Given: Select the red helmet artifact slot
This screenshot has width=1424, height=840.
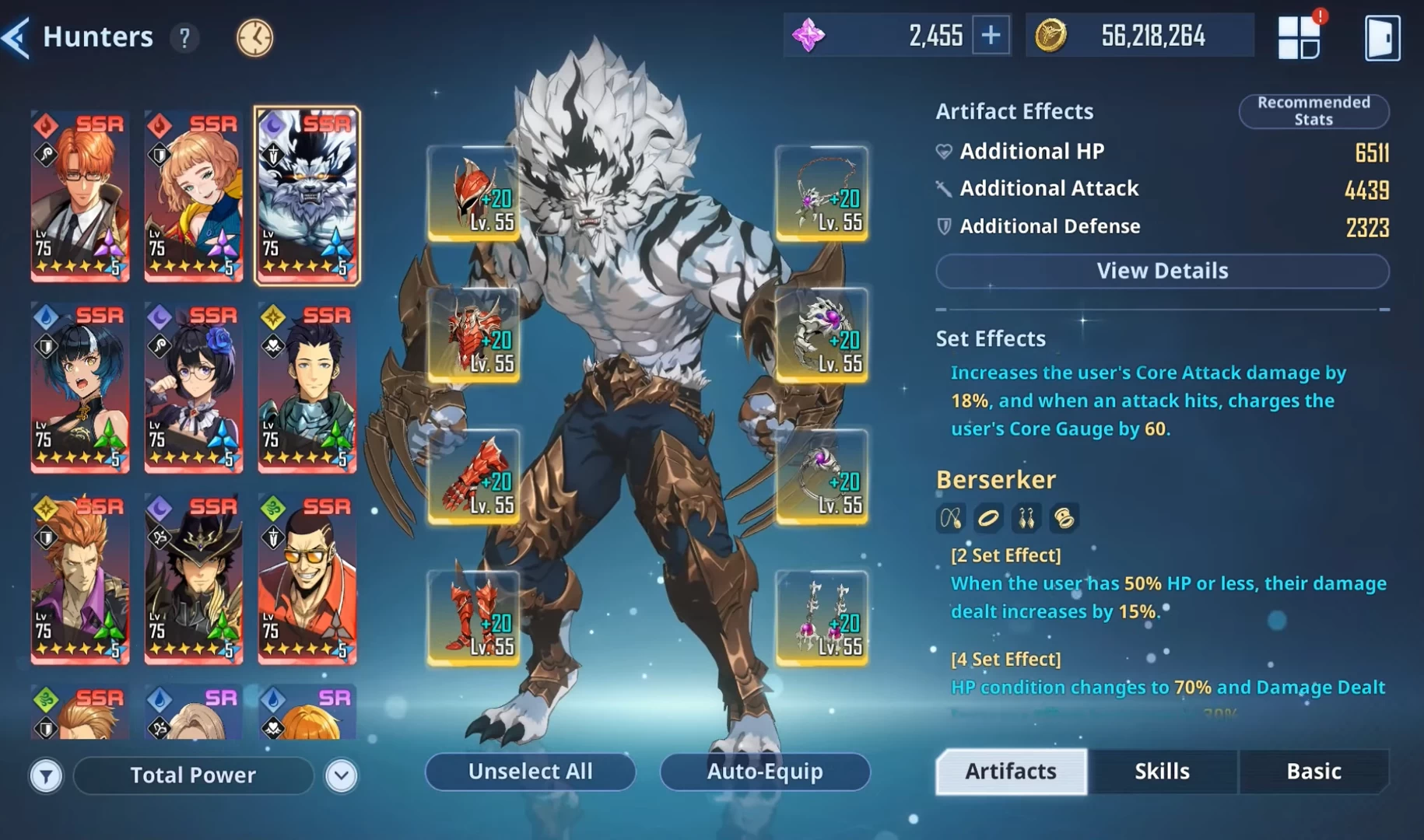Looking at the screenshot, I should point(474,193).
